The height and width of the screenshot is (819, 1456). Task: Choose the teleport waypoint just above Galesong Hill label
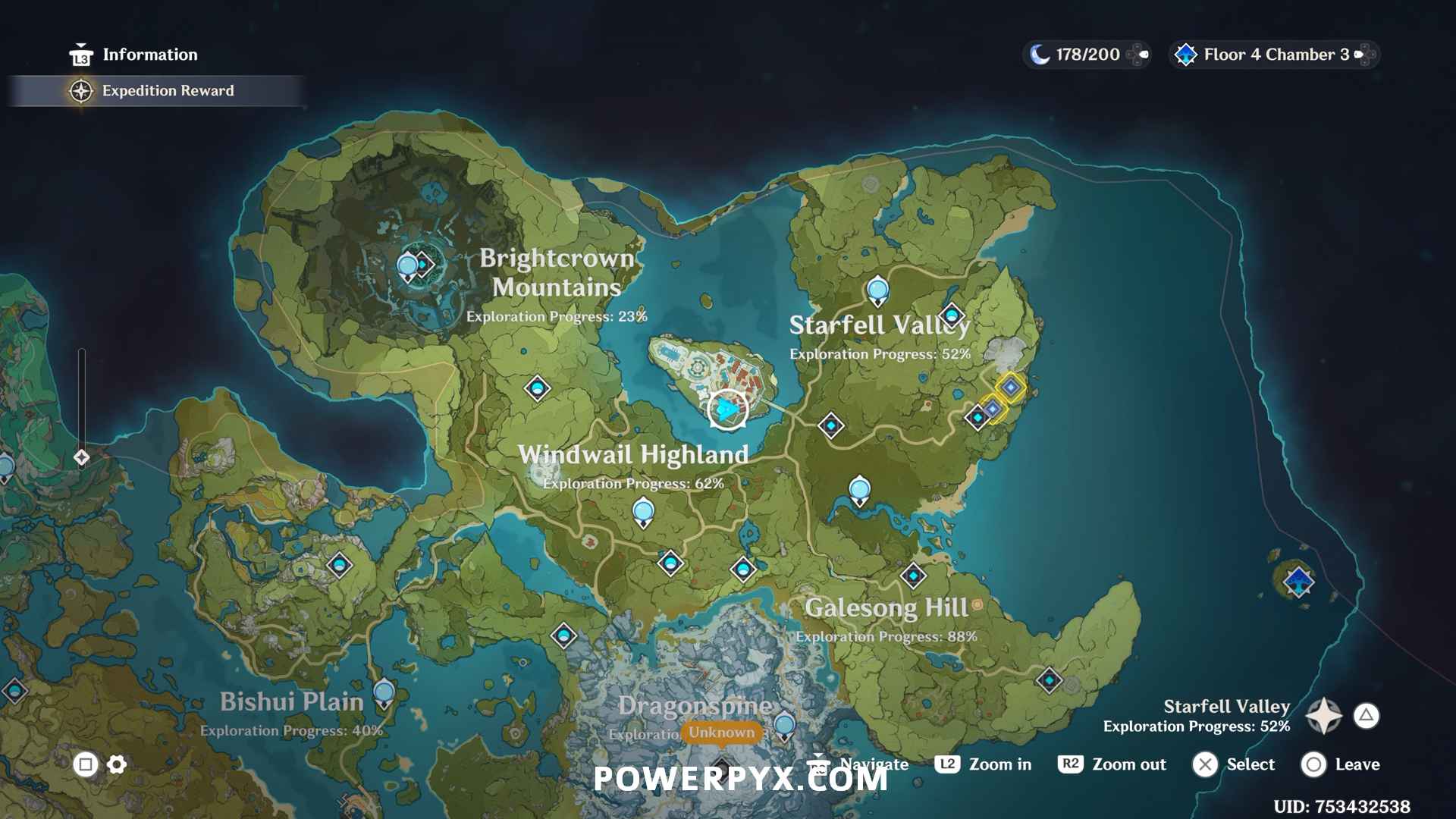(x=913, y=576)
